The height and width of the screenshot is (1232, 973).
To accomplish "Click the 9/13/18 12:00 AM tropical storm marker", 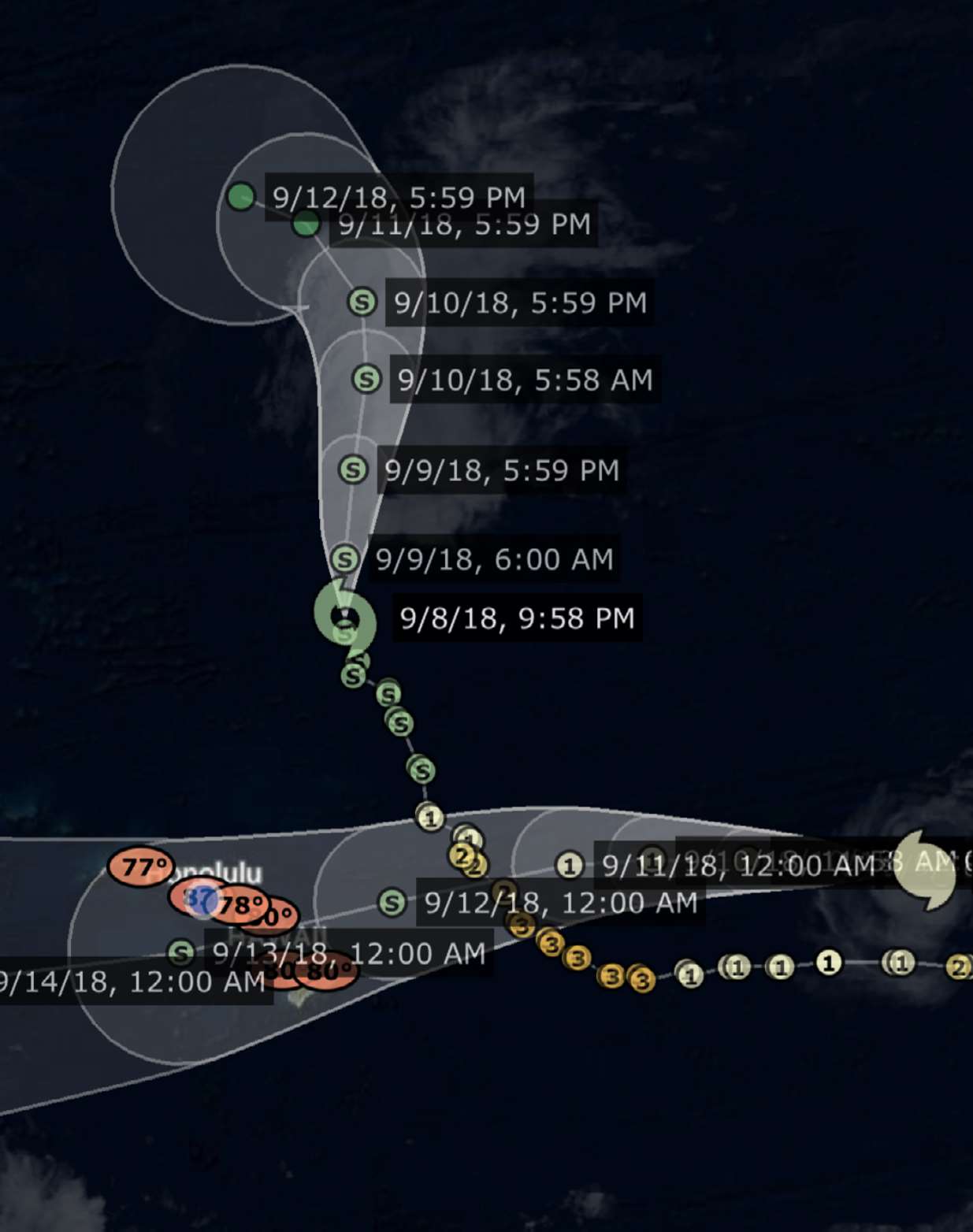I will pyautogui.click(x=181, y=953).
